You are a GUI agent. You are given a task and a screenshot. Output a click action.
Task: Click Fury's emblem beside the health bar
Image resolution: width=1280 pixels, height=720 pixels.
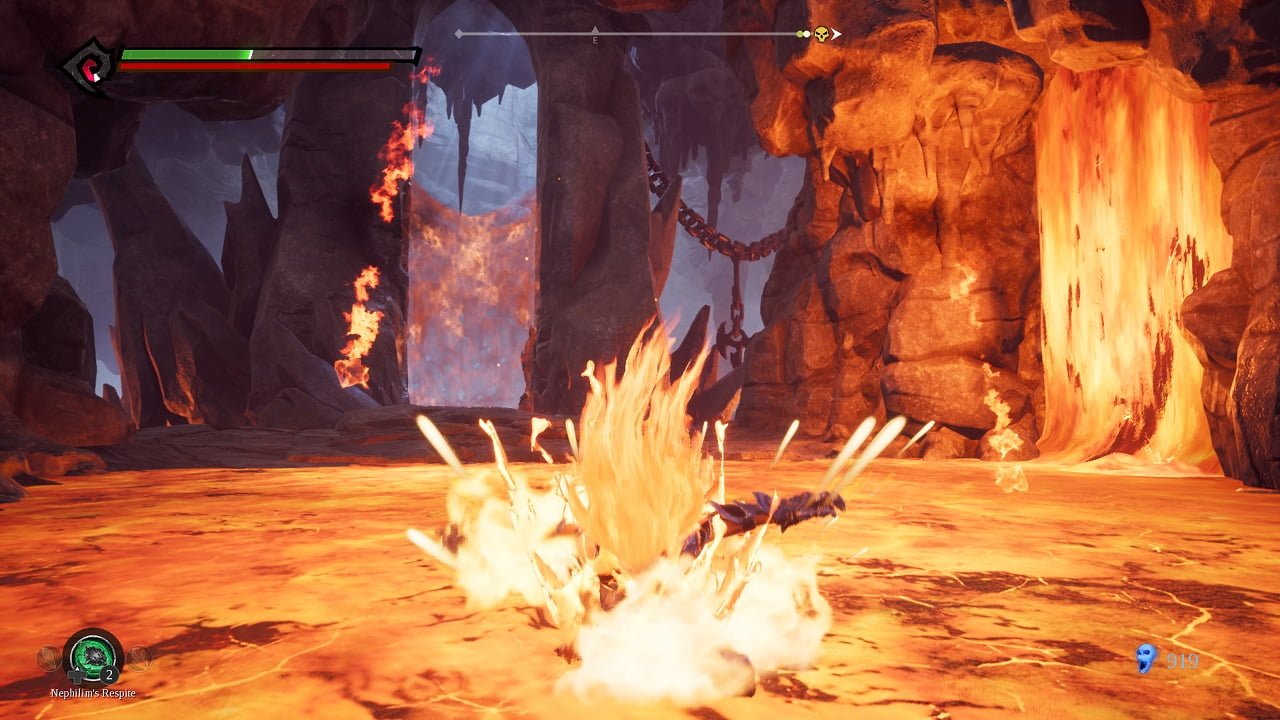click(88, 67)
